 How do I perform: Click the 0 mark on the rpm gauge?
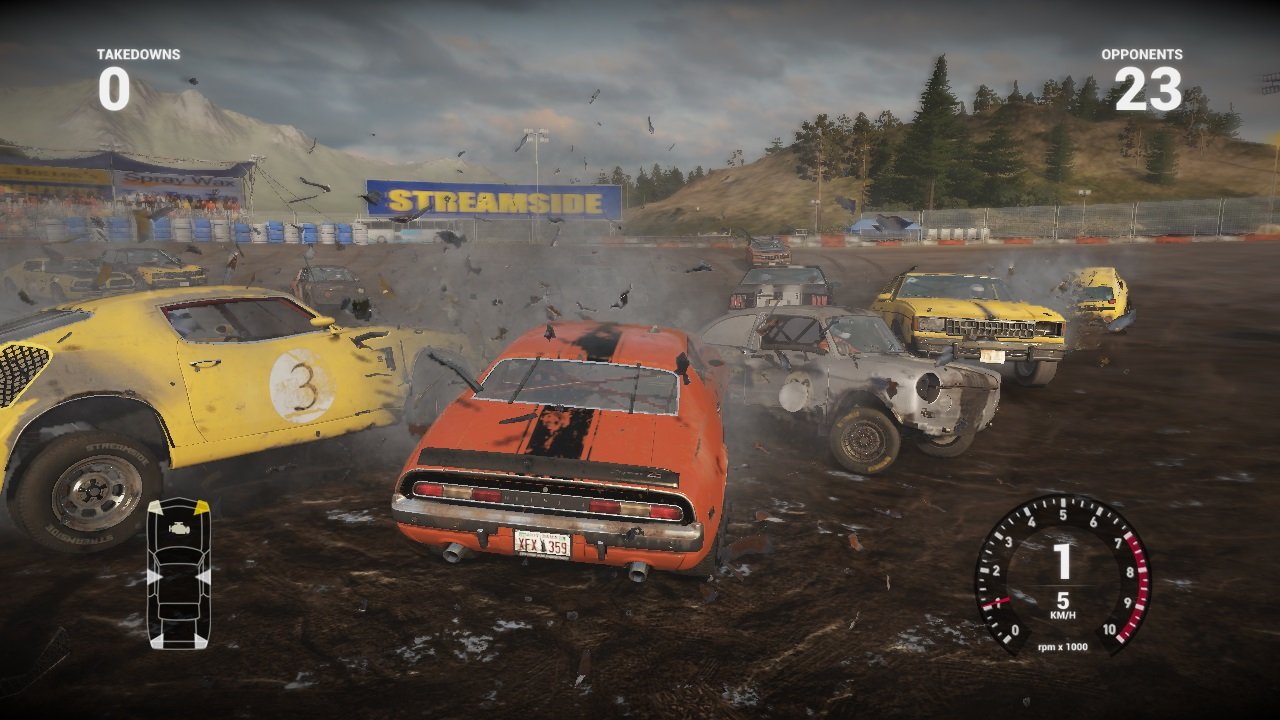pyautogui.click(x=1015, y=630)
